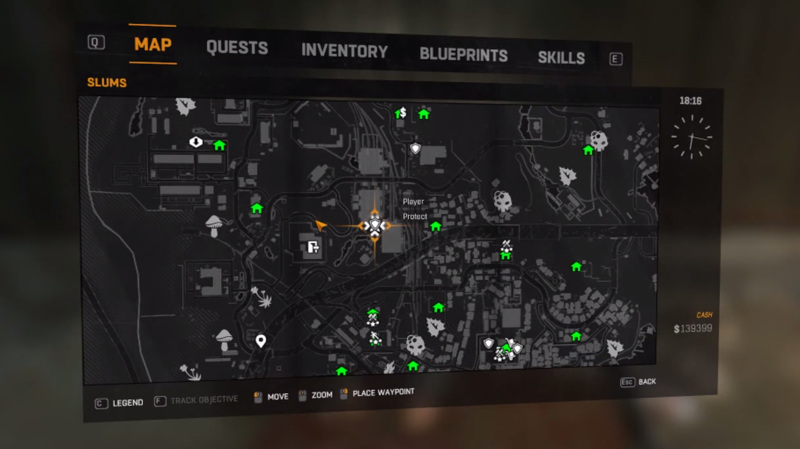Go to the Skills tab

click(561, 57)
